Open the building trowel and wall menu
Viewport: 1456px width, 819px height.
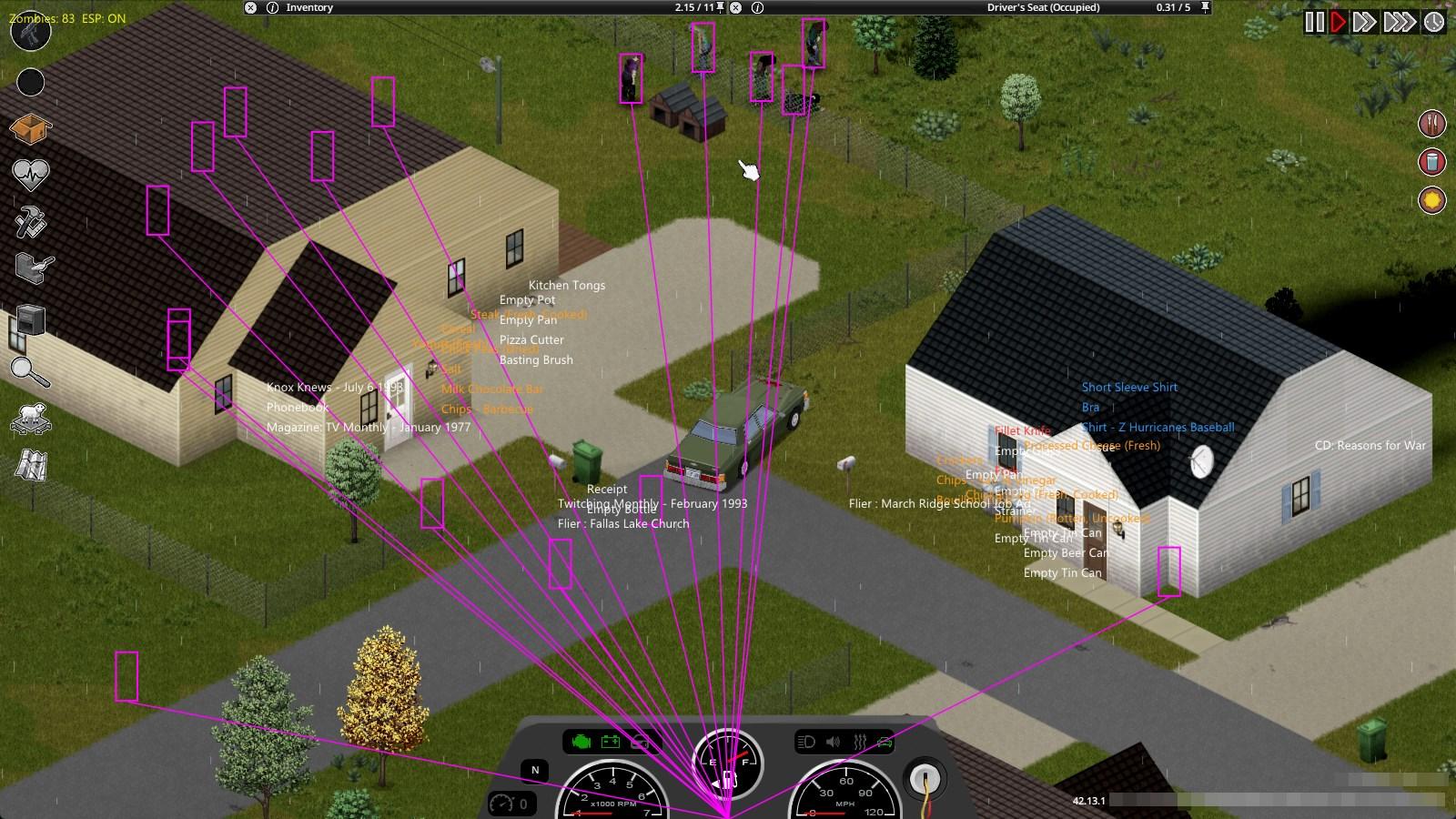pyautogui.click(x=34, y=268)
